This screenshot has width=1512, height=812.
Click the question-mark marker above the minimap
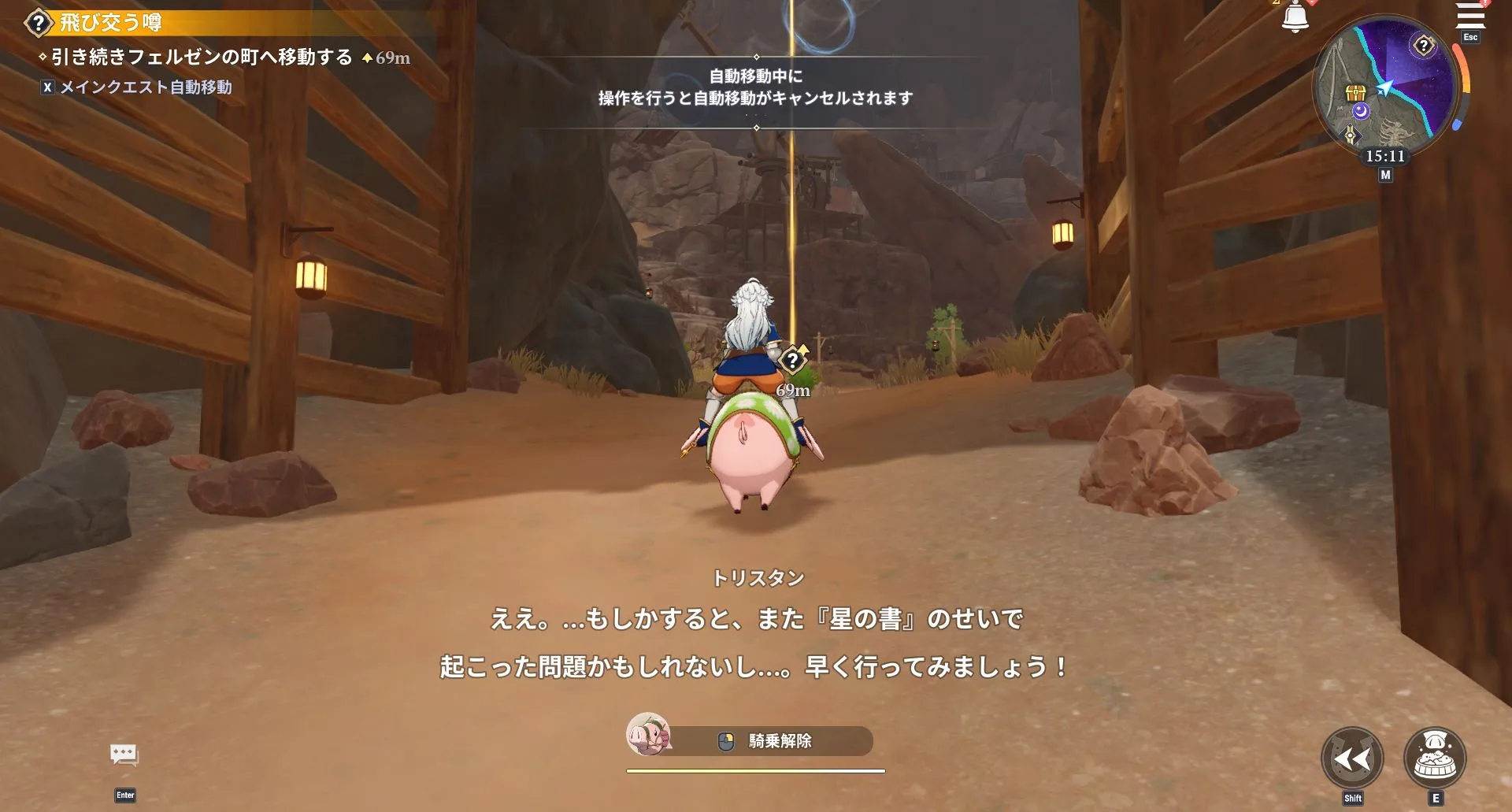[1424, 46]
